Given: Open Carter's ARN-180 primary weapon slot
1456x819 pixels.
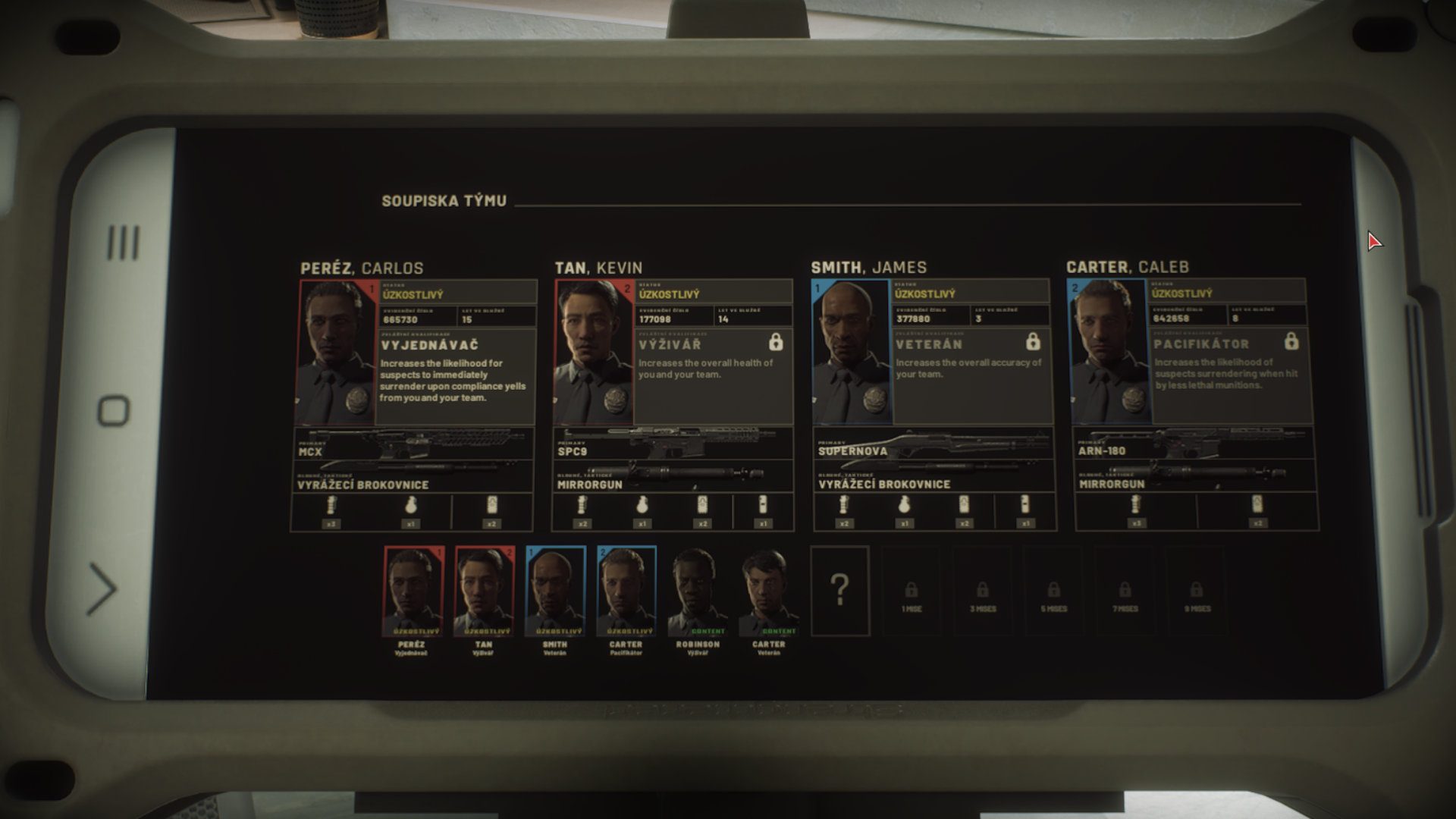Looking at the screenshot, I should click(1195, 444).
